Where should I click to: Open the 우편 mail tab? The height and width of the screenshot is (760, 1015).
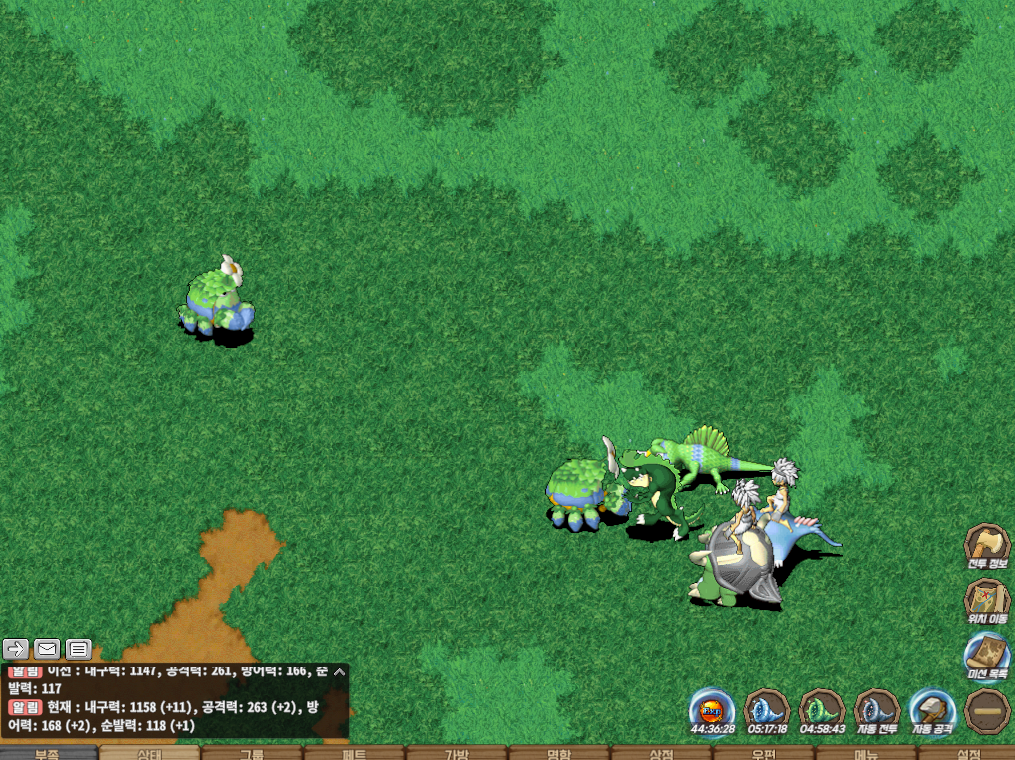763,753
